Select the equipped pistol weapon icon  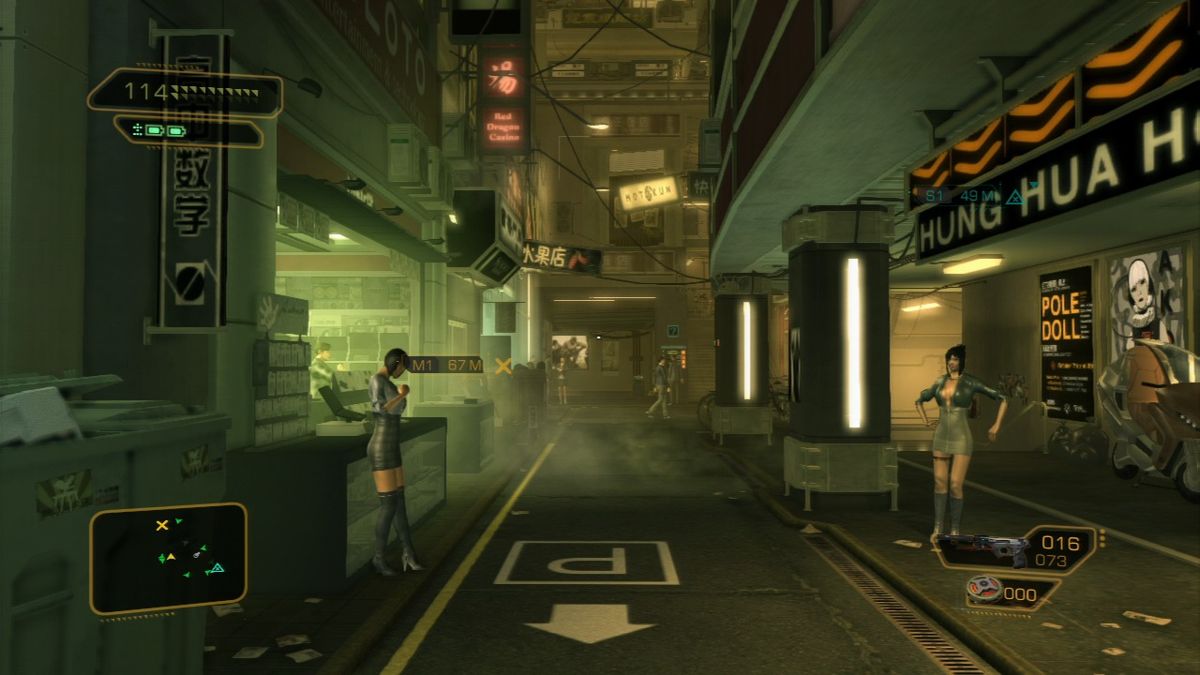point(984,548)
